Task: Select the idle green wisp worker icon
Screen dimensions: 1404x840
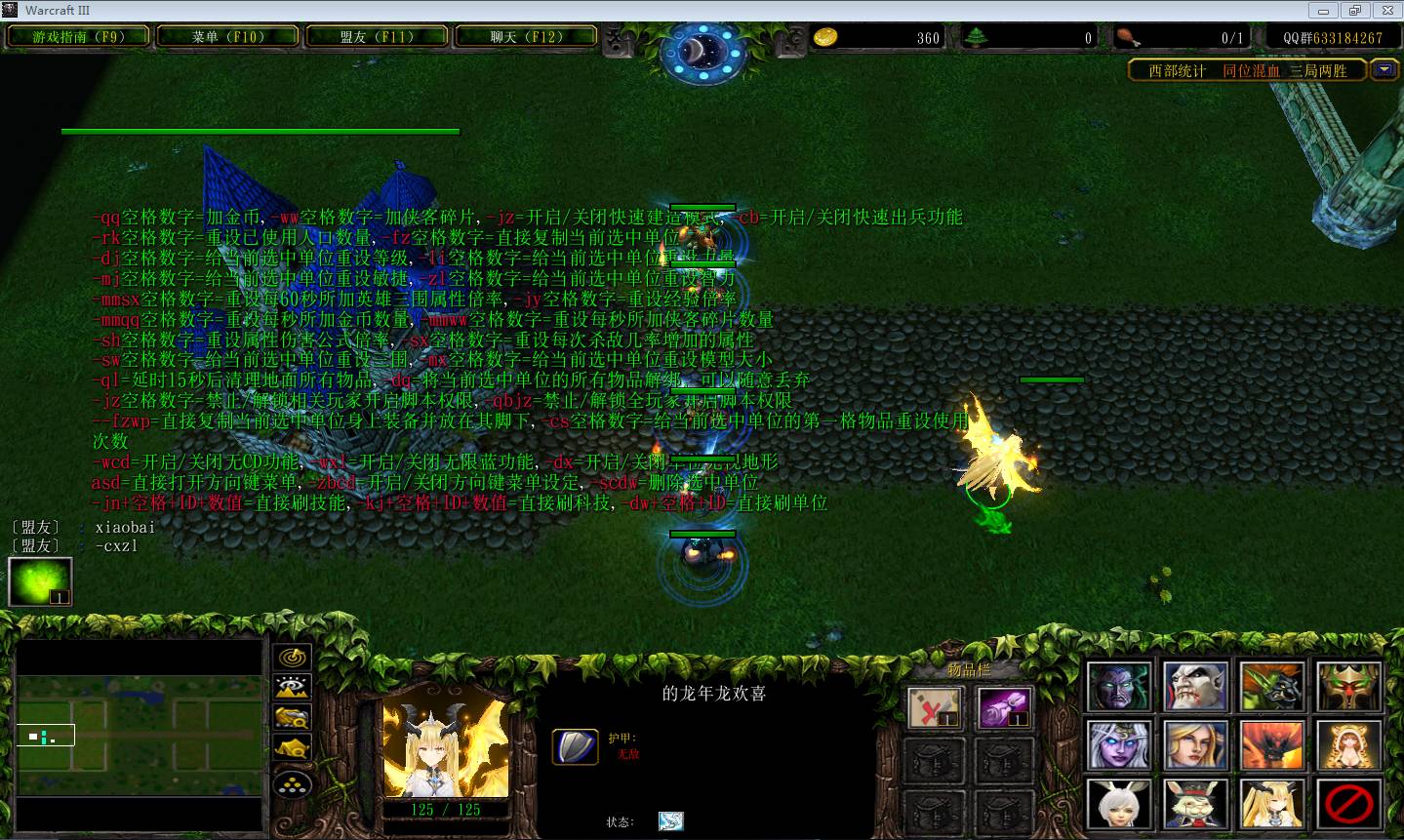Action: coord(40,581)
